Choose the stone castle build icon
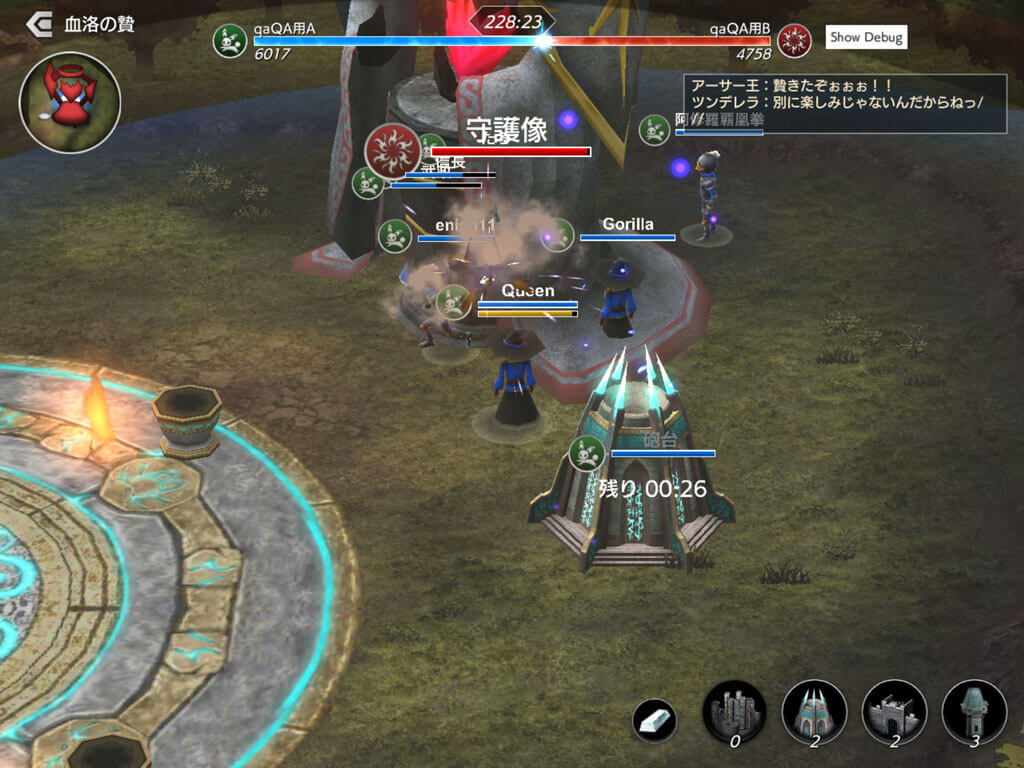The width and height of the screenshot is (1024, 768). (734, 712)
